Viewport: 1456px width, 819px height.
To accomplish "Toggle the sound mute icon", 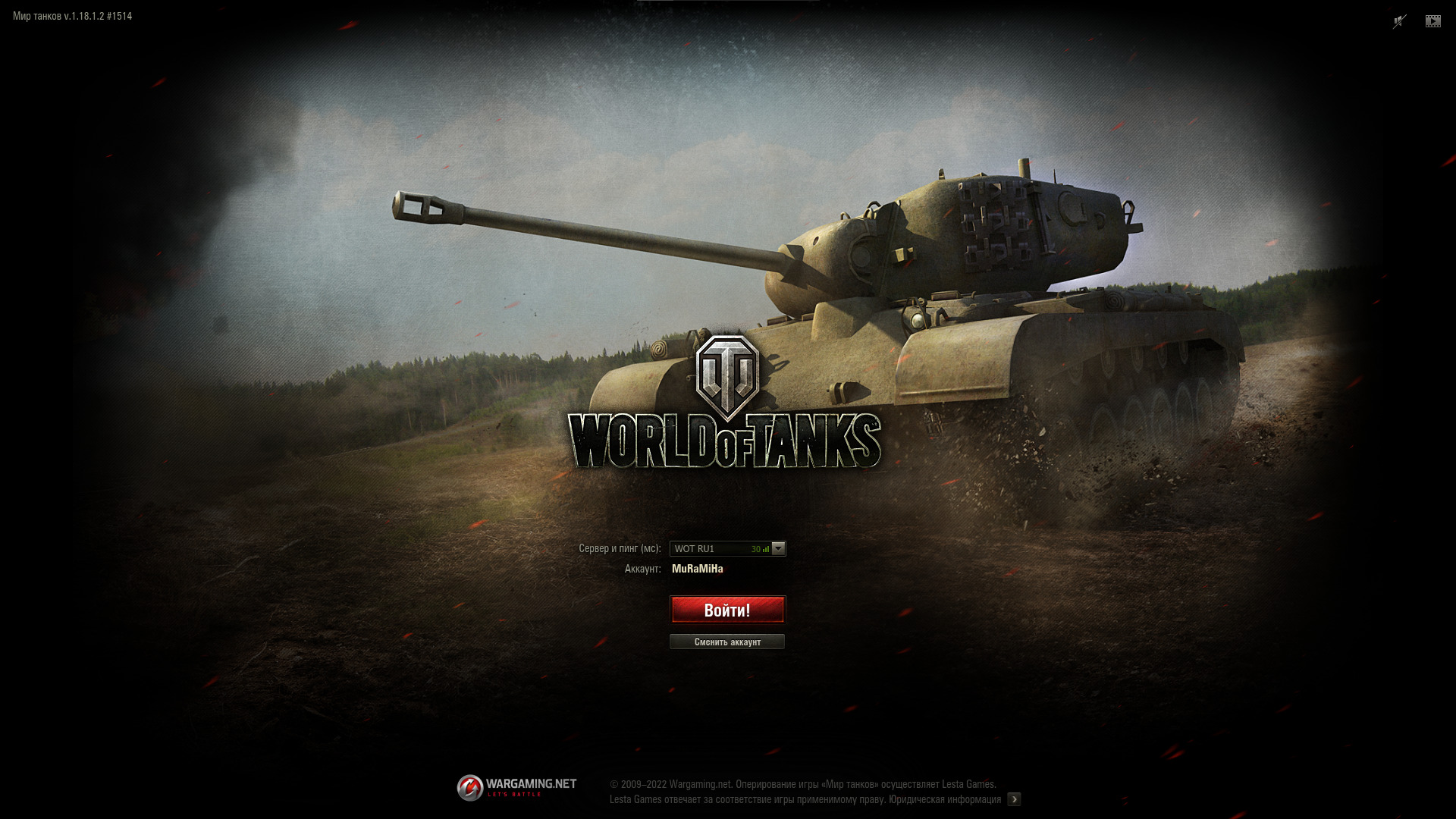I will pos(1399,21).
